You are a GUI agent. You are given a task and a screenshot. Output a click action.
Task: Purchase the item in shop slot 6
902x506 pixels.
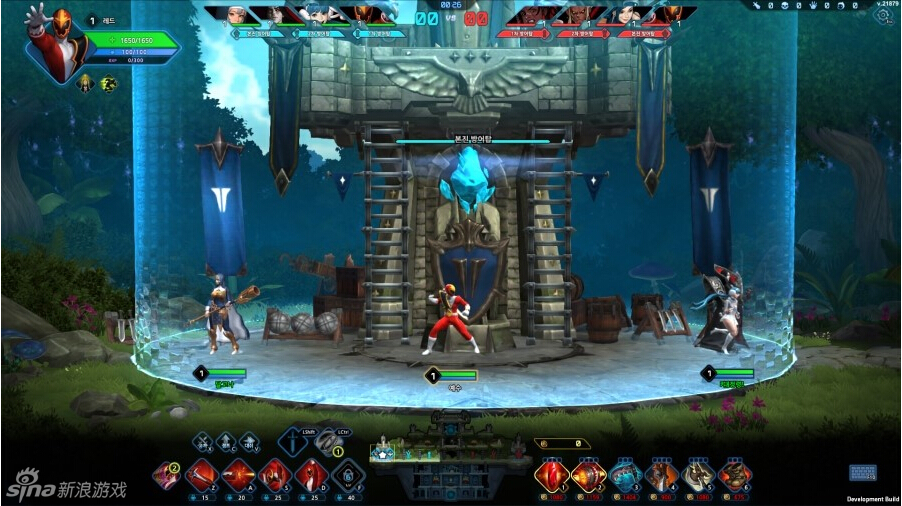735,475
